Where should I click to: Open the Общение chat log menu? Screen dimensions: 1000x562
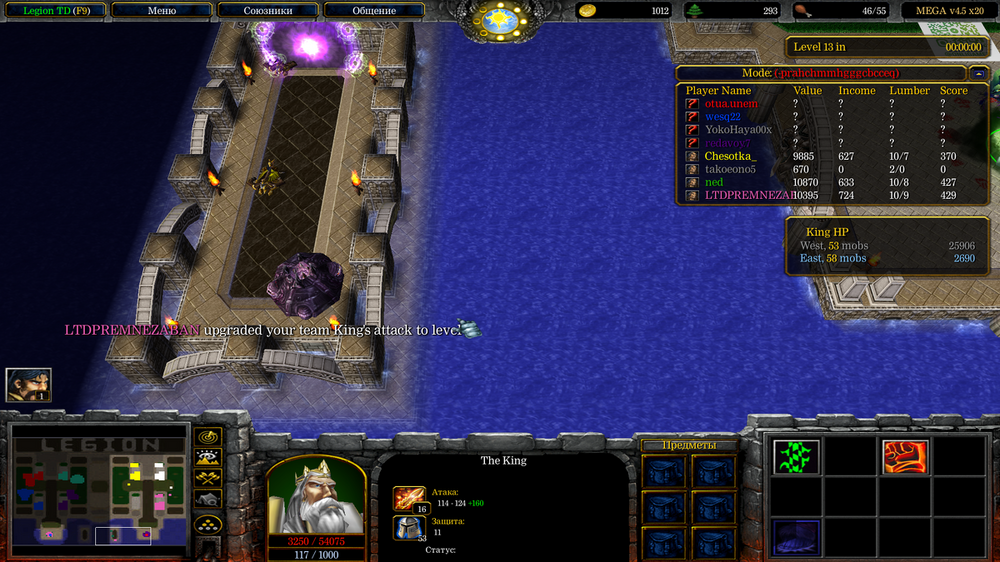point(374,11)
